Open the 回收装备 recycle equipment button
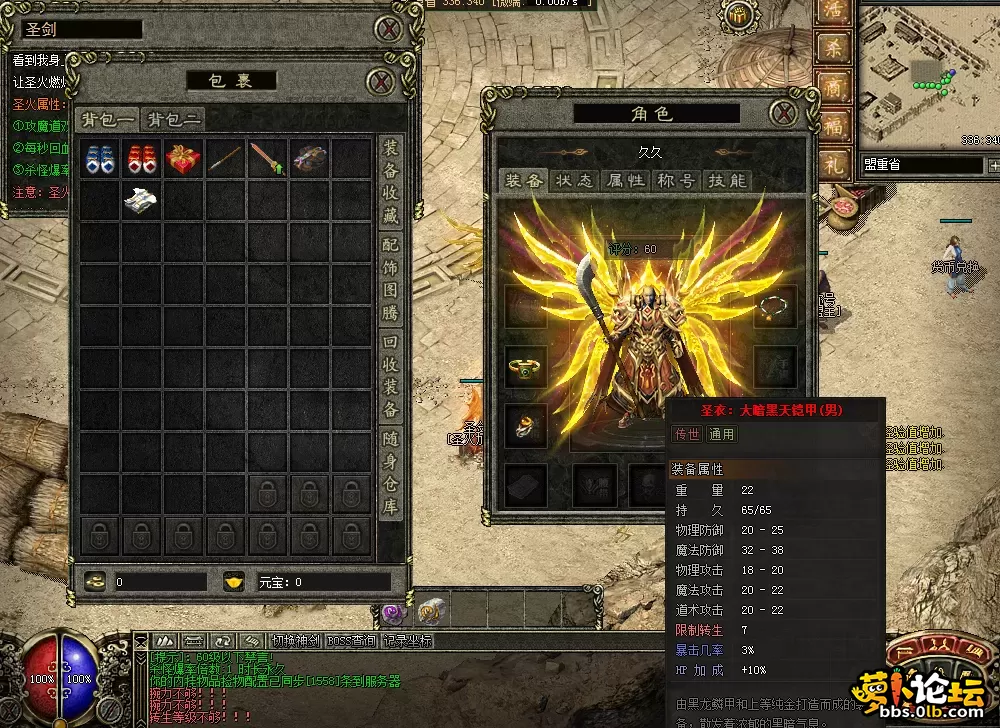 pyautogui.click(x=391, y=374)
